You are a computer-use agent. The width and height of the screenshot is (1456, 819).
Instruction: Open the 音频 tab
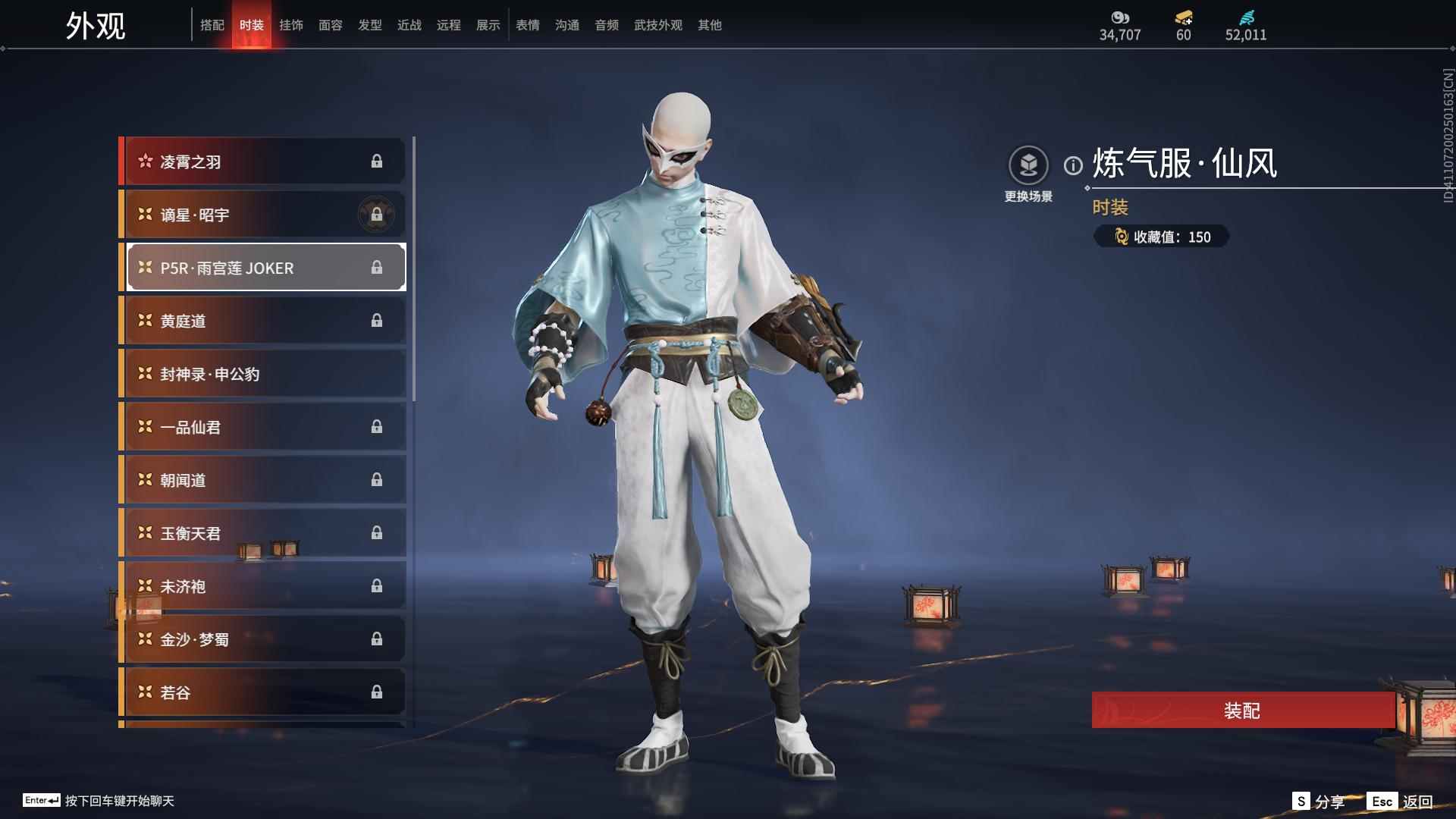(606, 24)
